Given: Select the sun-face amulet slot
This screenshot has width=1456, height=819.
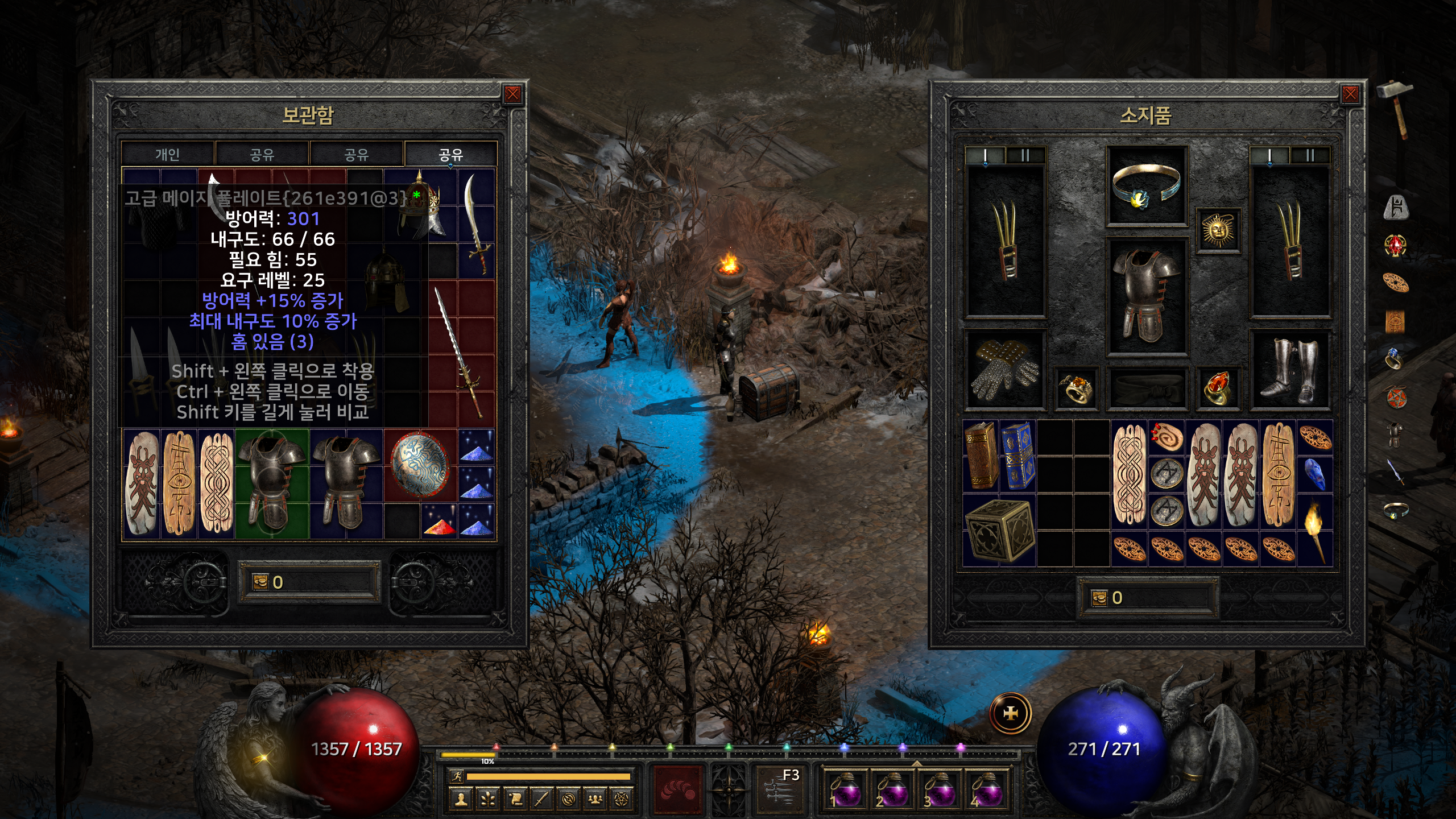Looking at the screenshot, I should pyautogui.click(x=1218, y=230).
